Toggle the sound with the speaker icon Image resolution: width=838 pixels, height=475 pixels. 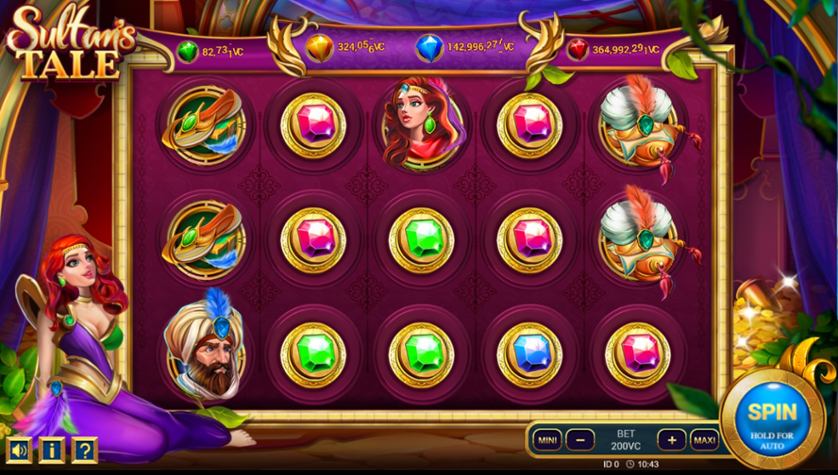(x=20, y=450)
